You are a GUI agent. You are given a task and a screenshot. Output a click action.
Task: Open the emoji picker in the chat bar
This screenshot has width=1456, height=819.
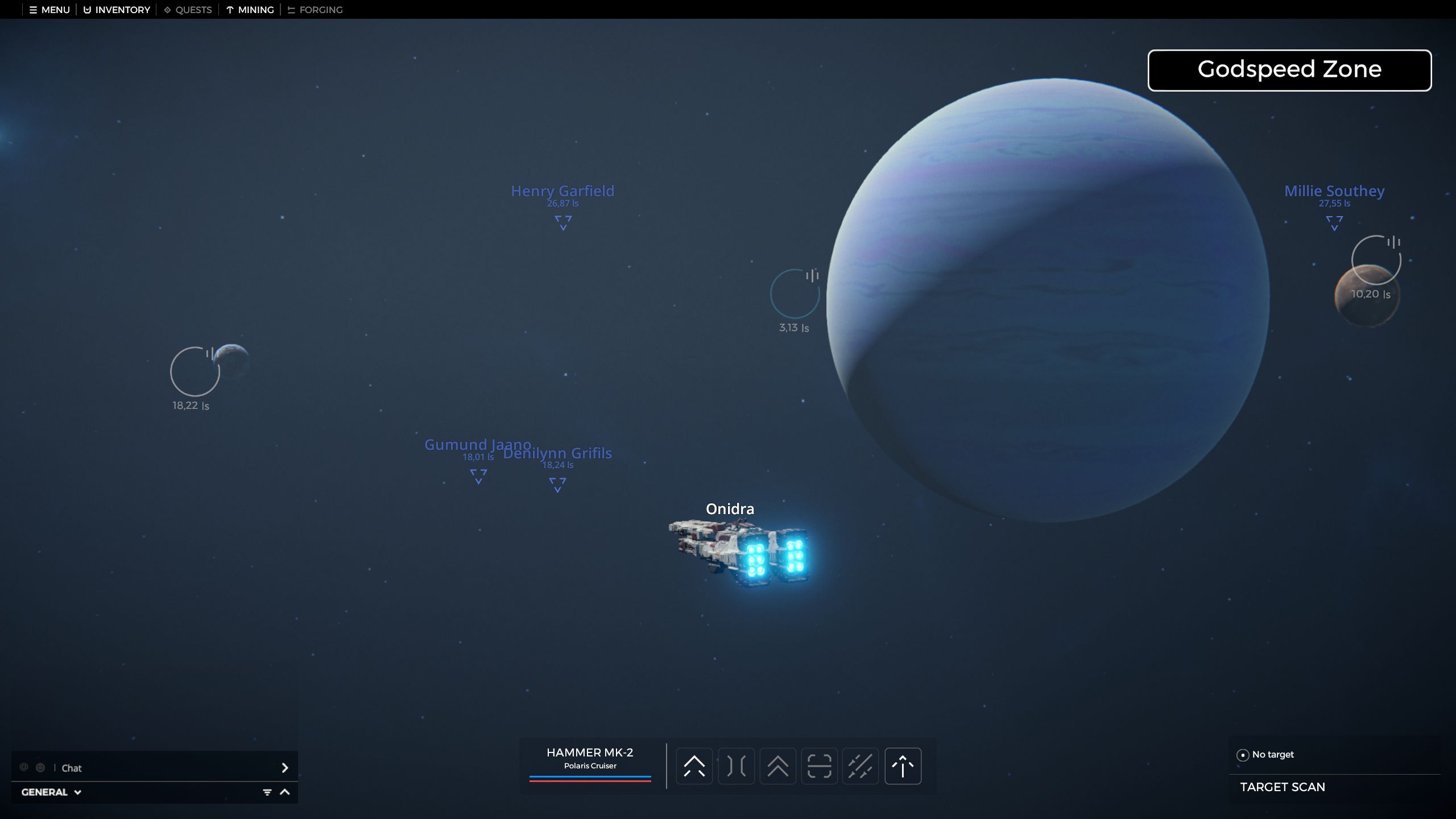pos(40,767)
